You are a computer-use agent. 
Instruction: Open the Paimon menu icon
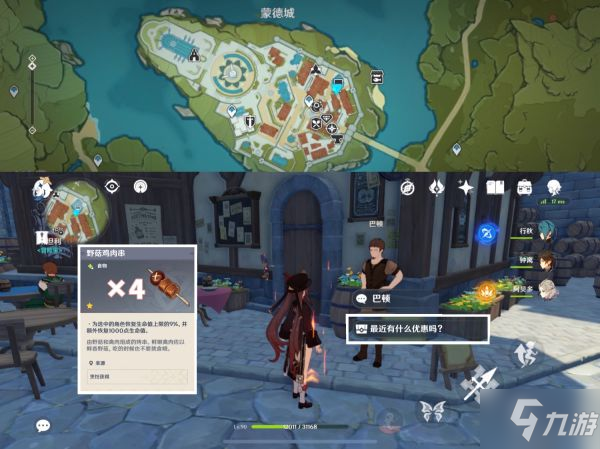[x=41, y=187]
